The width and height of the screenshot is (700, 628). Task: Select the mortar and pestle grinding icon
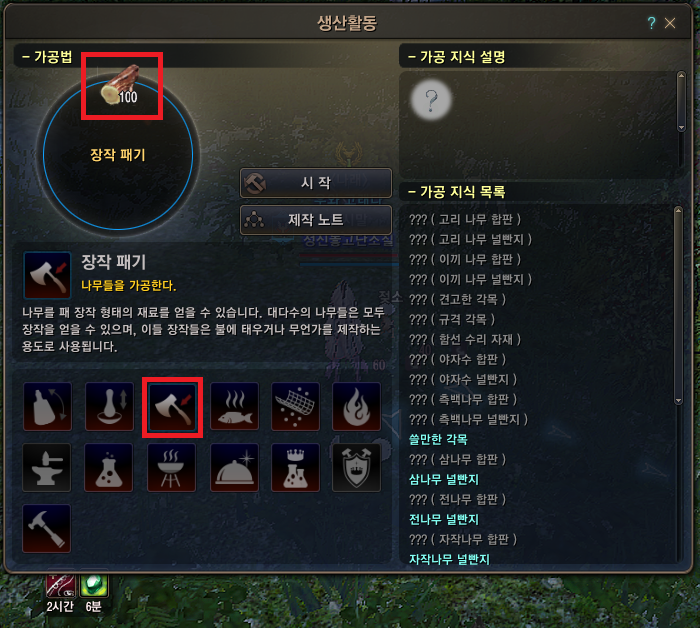(109, 406)
